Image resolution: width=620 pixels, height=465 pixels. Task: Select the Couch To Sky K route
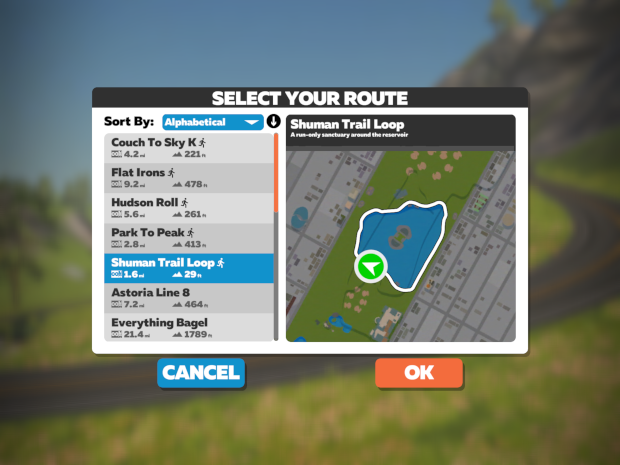tap(189, 148)
